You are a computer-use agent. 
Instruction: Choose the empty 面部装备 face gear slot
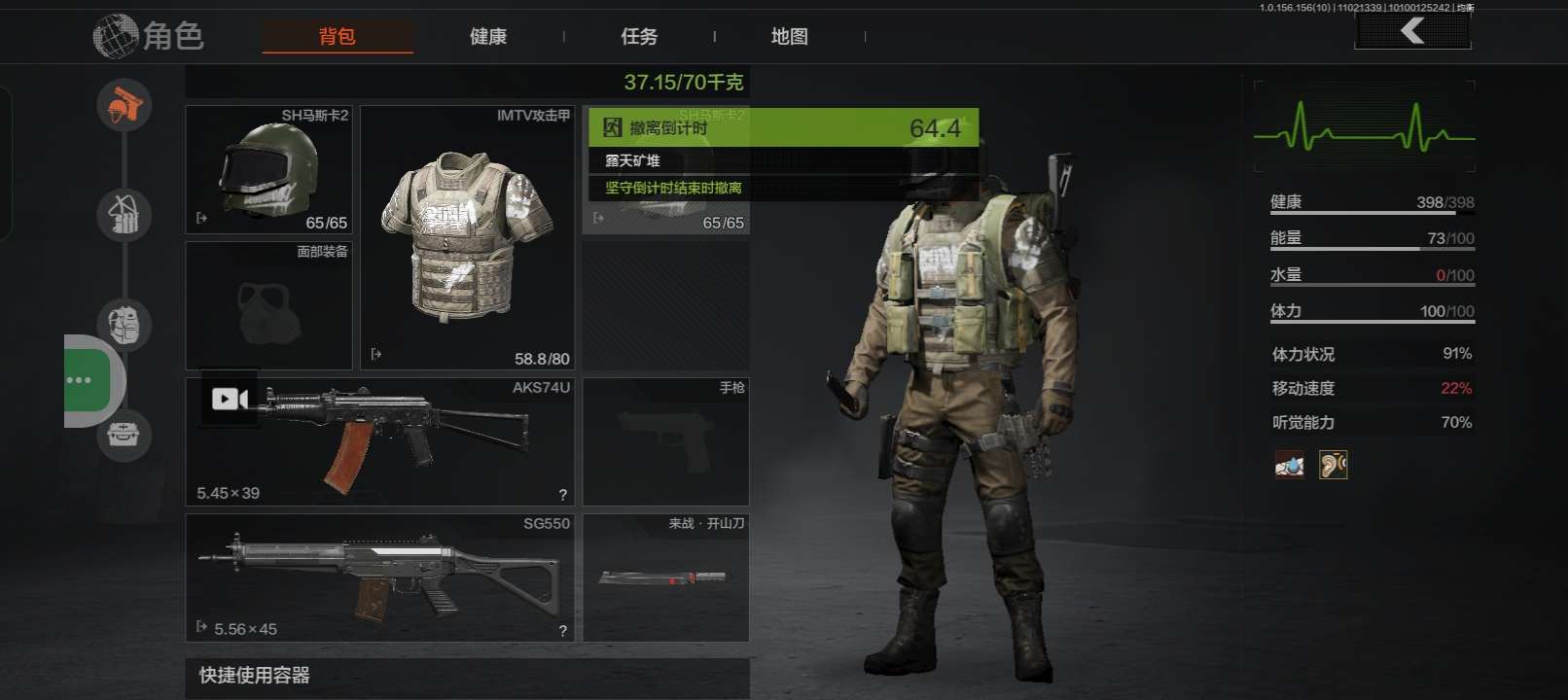[268, 306]
